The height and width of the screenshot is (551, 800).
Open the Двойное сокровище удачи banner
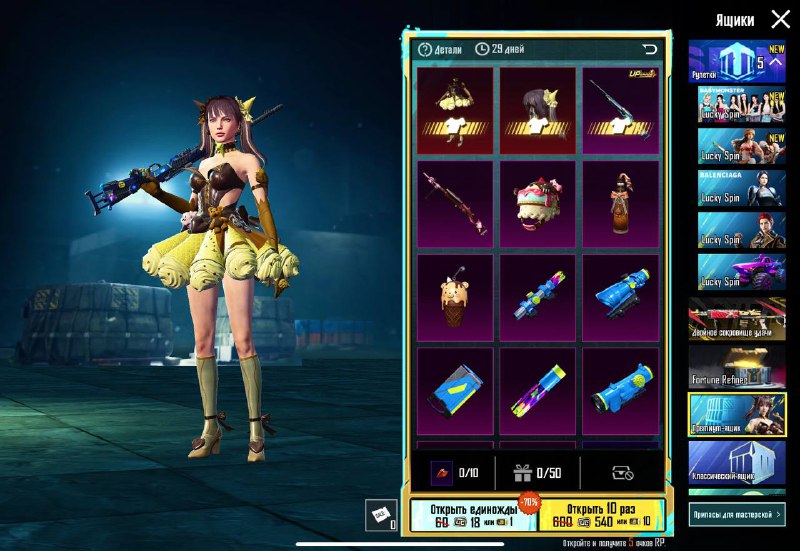736,319
